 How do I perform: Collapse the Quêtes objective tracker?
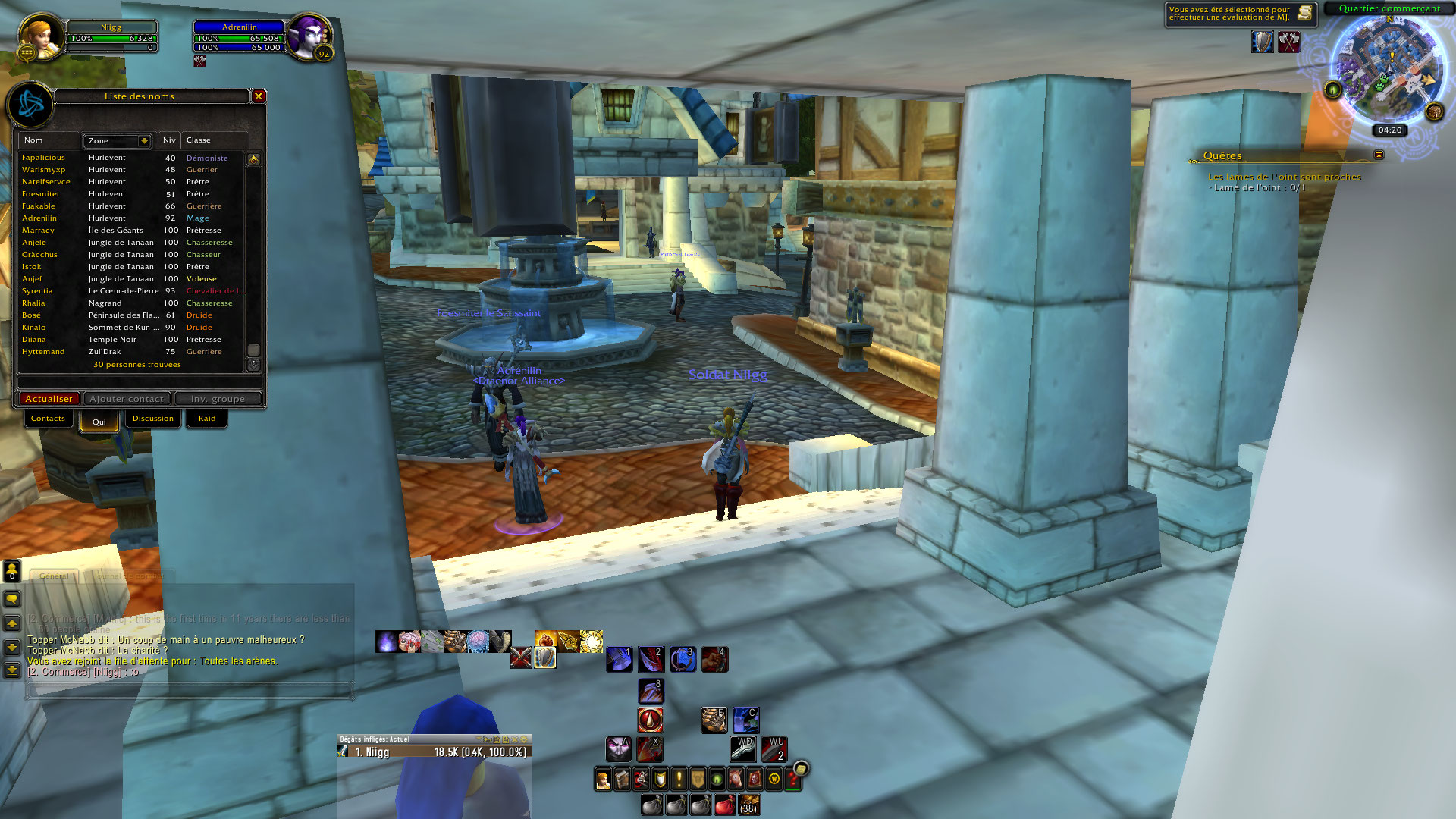point(1379,155)
